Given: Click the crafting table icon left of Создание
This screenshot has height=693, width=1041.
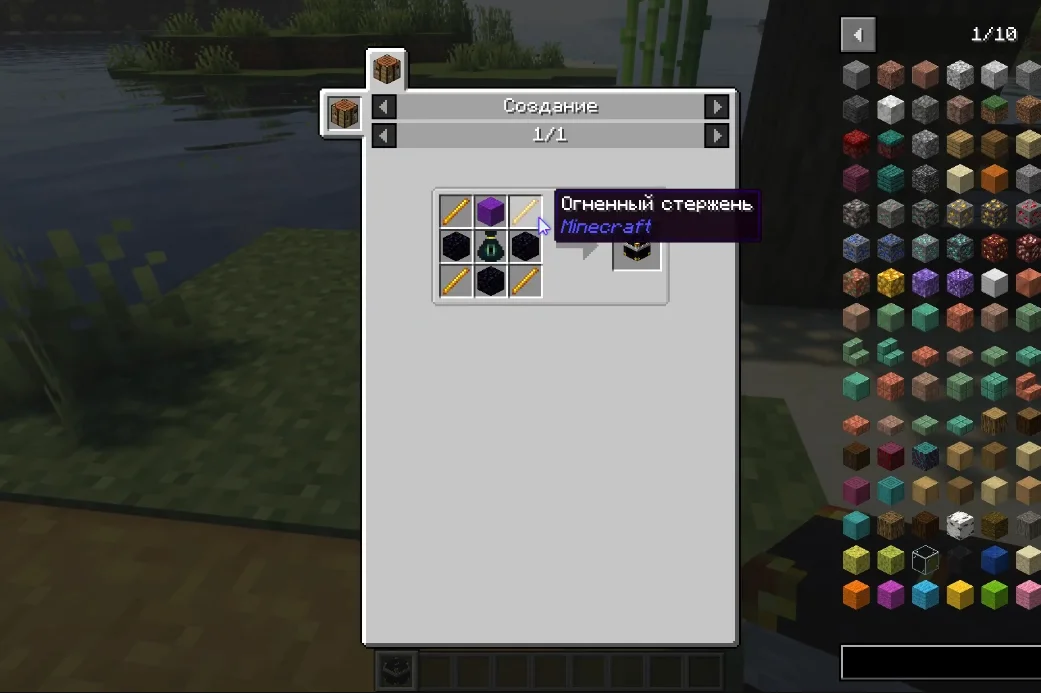Looking at the screenshot, I should [344, 112].
